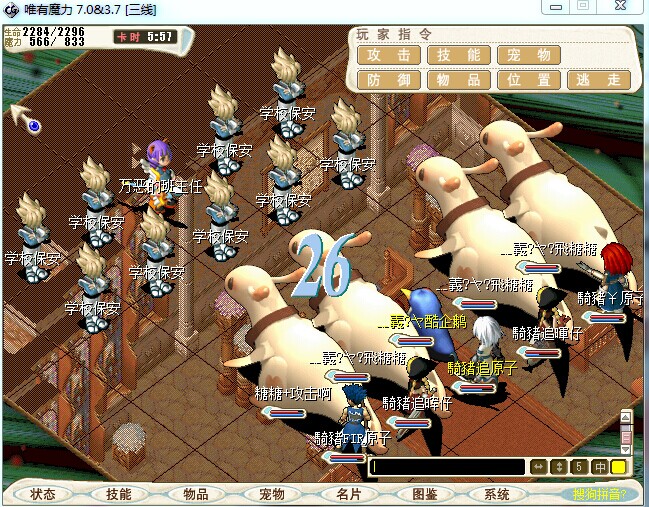Open the 名片 name card menu
649x507 pixels.
coord(347,494)
